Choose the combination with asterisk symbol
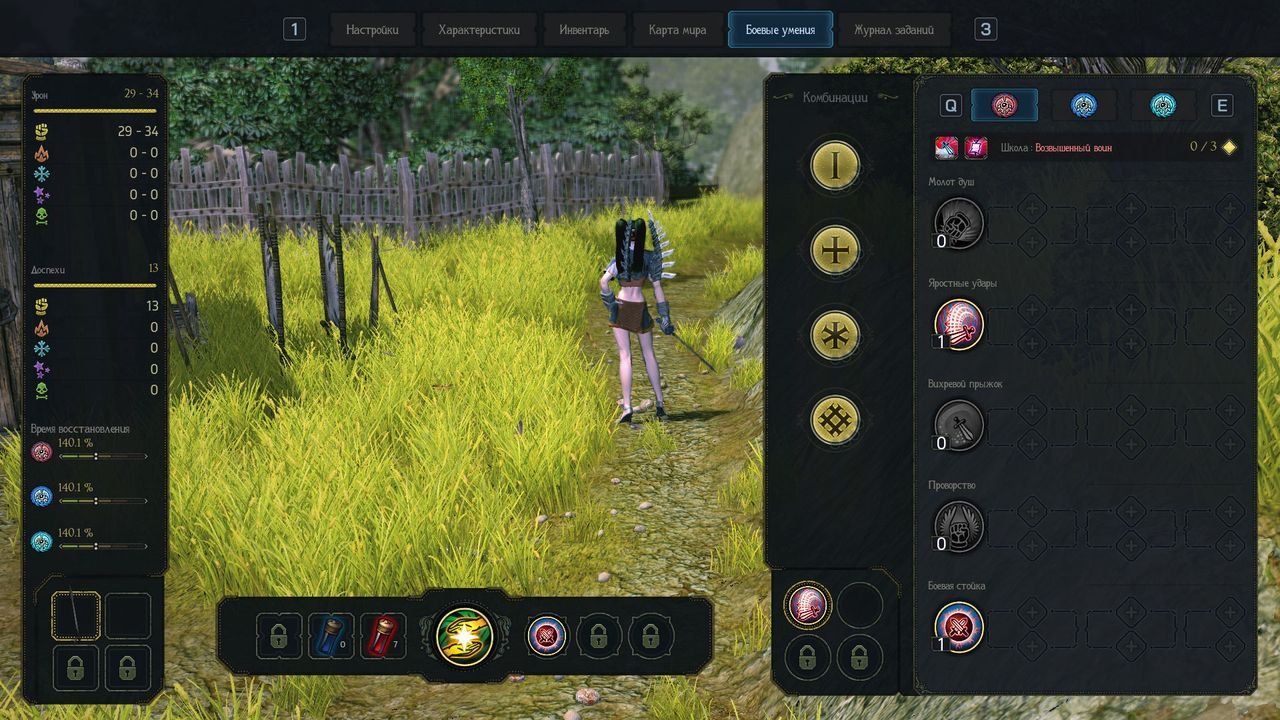Image resolution: width=1280 pixels, height=720 pixels. pyautogui.click(x=836, y=335)
